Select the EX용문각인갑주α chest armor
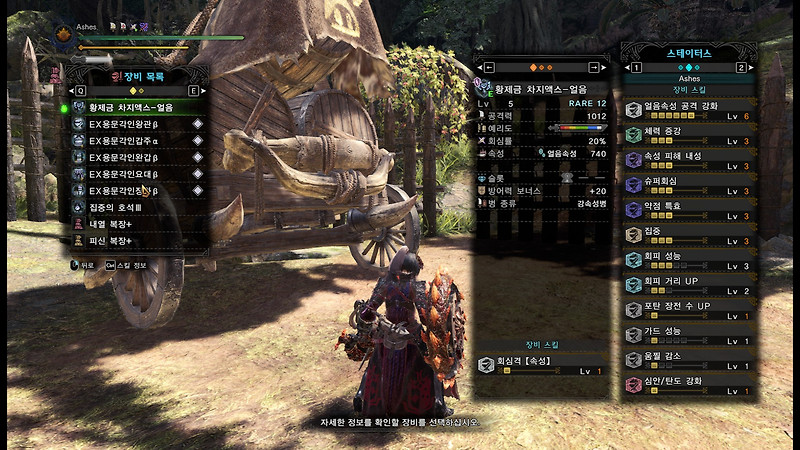The image size is (800, 450). click(x=135, y=141)
